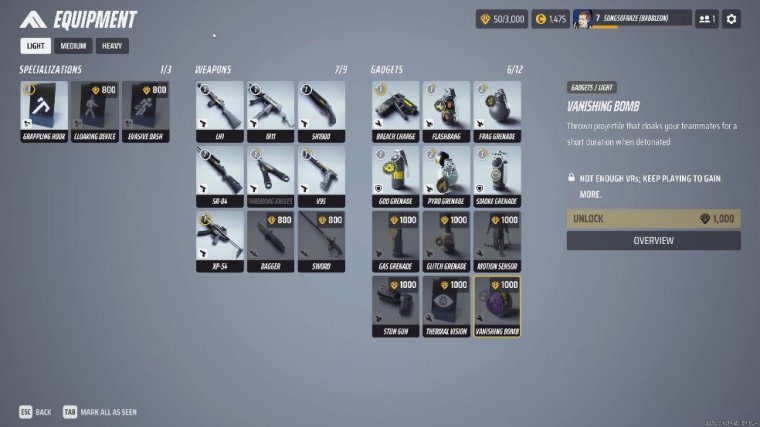Select the Light build tab
760x427 pixels.
pyautogui.click(x=36, y=46)
